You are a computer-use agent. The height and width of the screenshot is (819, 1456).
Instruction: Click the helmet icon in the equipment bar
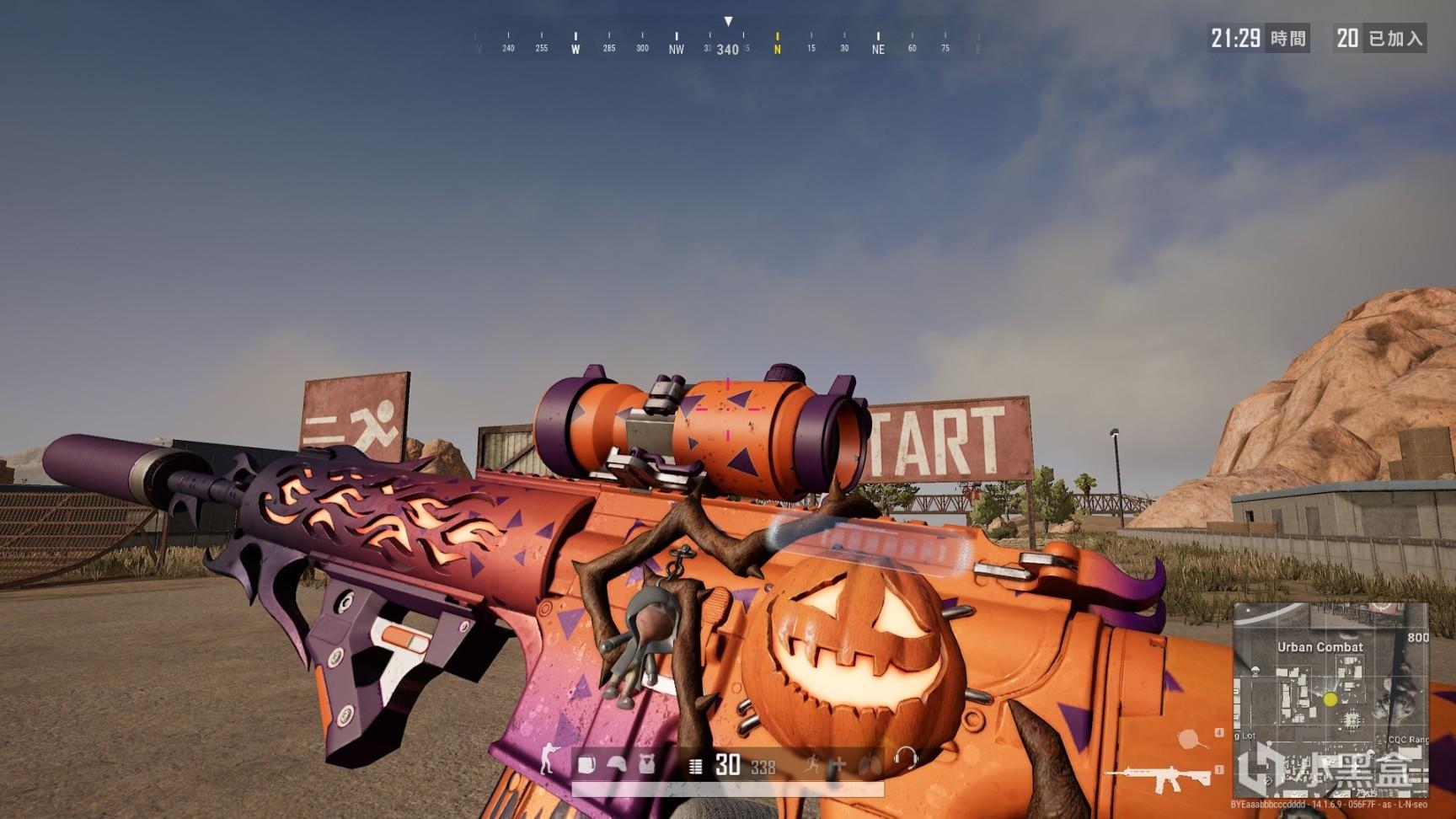coord(618,763)
